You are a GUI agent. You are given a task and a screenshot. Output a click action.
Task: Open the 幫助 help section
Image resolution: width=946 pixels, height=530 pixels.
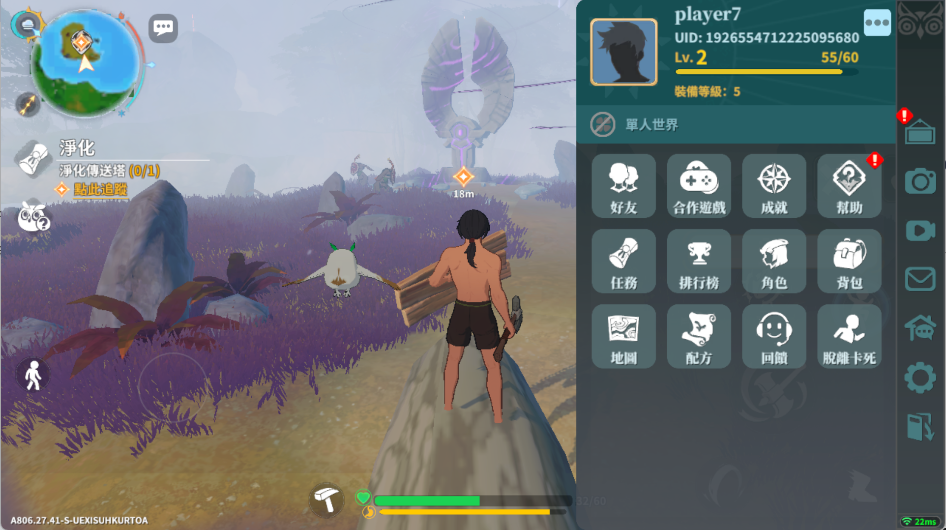coord(849,186)
